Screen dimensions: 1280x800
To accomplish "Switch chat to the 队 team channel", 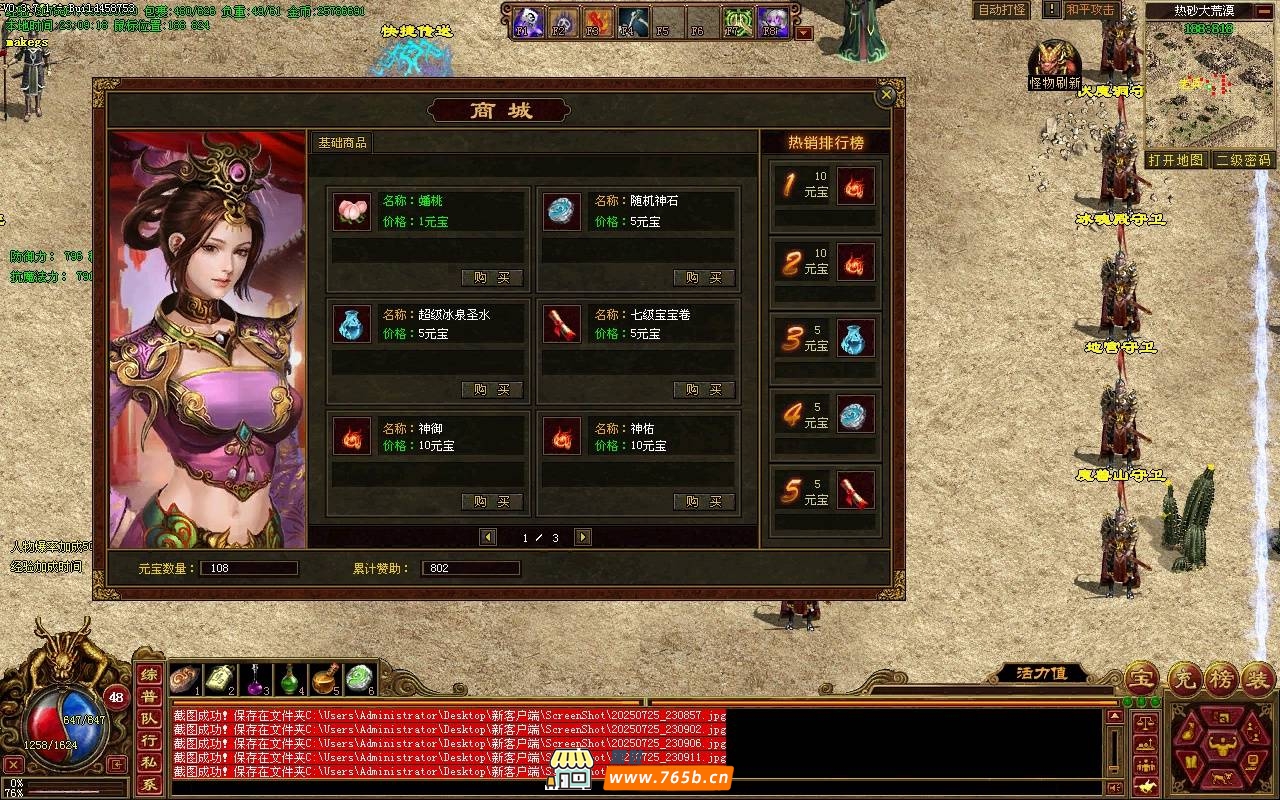I will coord(148,719).
